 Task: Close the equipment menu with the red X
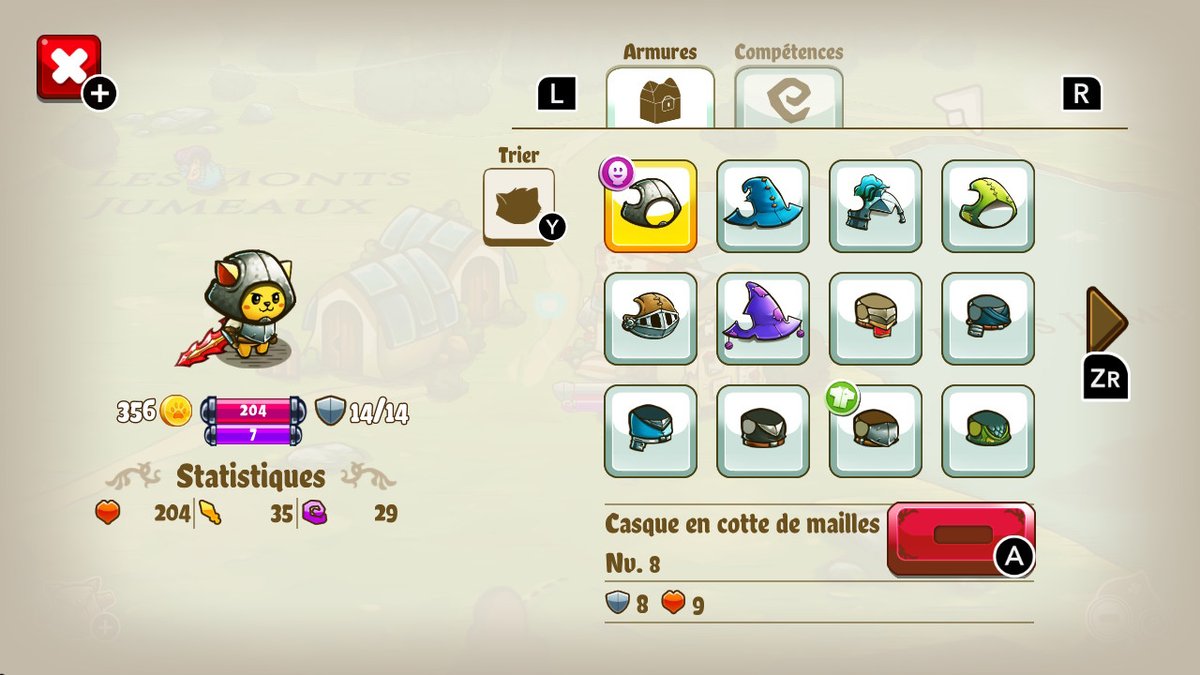(68, 67)
